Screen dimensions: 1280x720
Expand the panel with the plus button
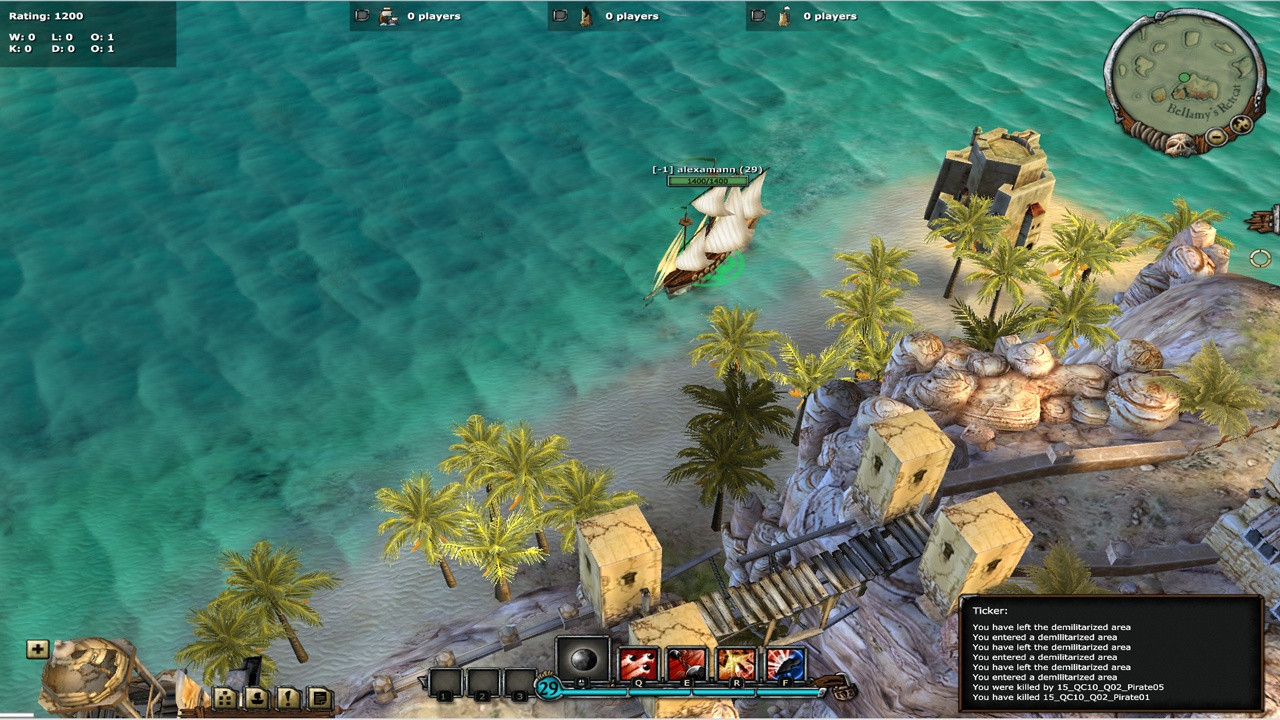coord(37,650)
